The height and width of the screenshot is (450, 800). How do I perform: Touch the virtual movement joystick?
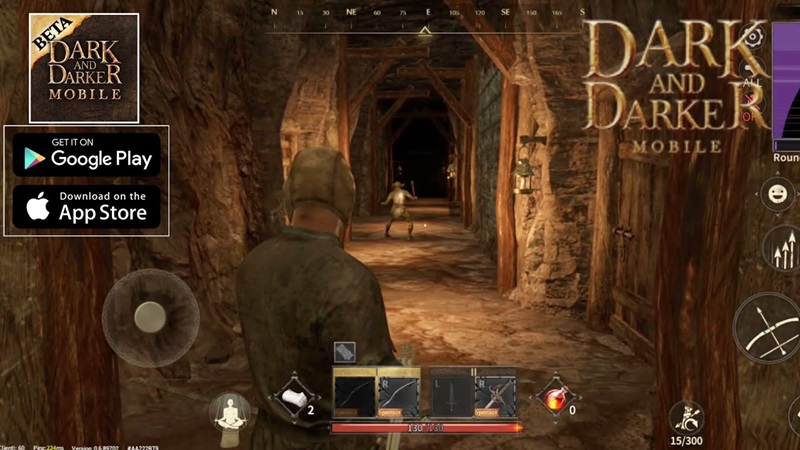(x=150, y=317)
